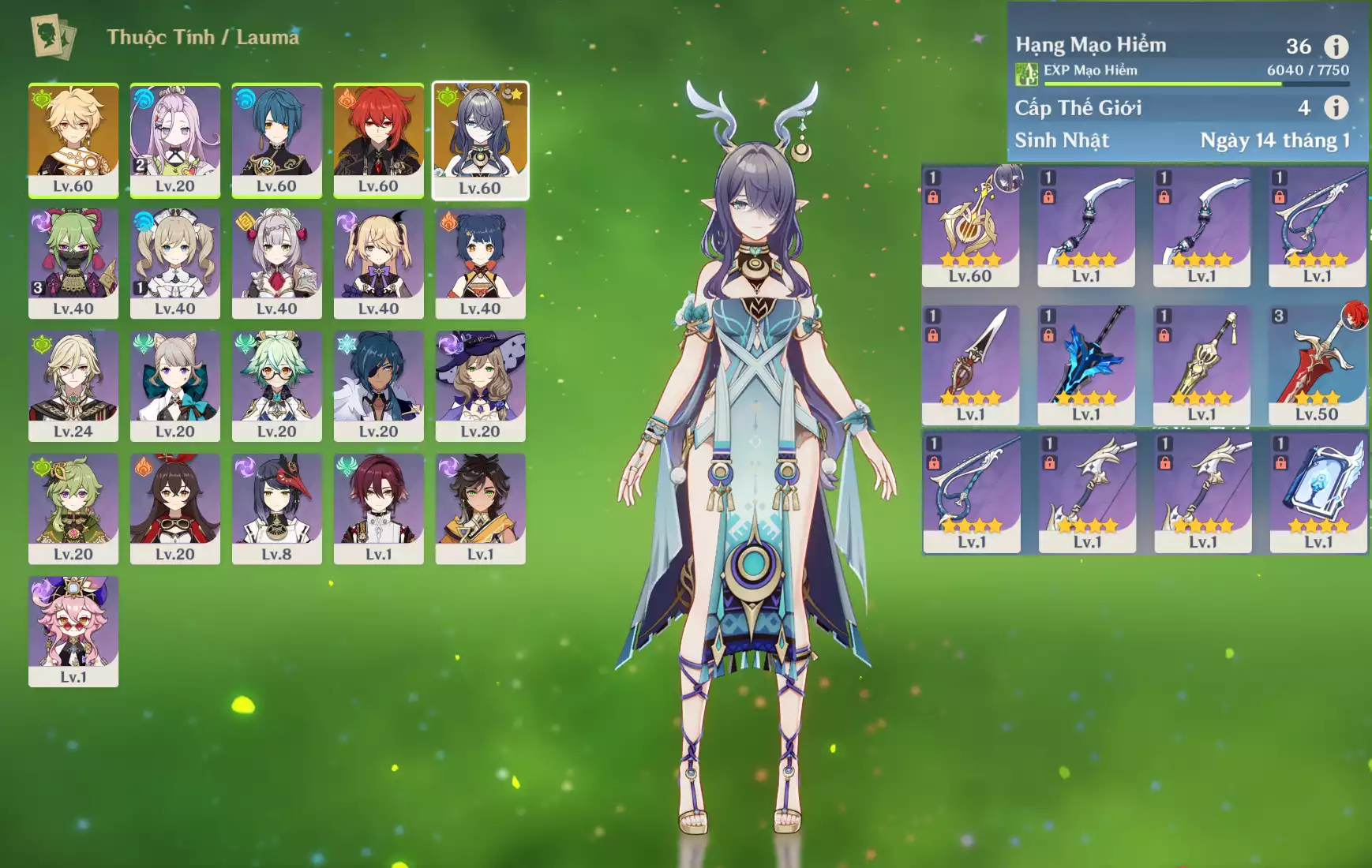Choose Amber's Lv.20 Pyro portrait

174,507
